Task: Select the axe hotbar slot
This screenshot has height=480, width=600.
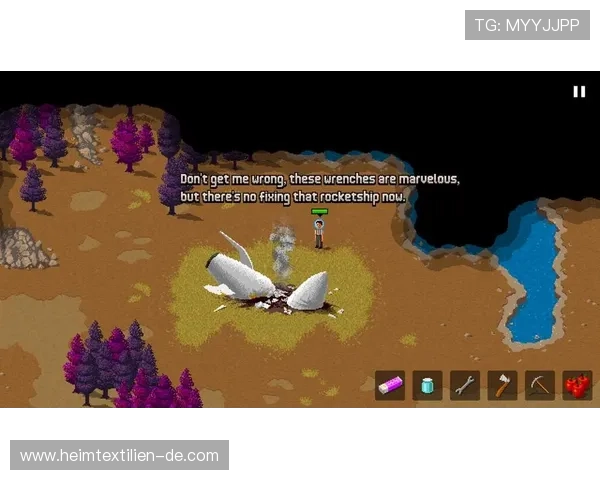Action: (502, 385)
